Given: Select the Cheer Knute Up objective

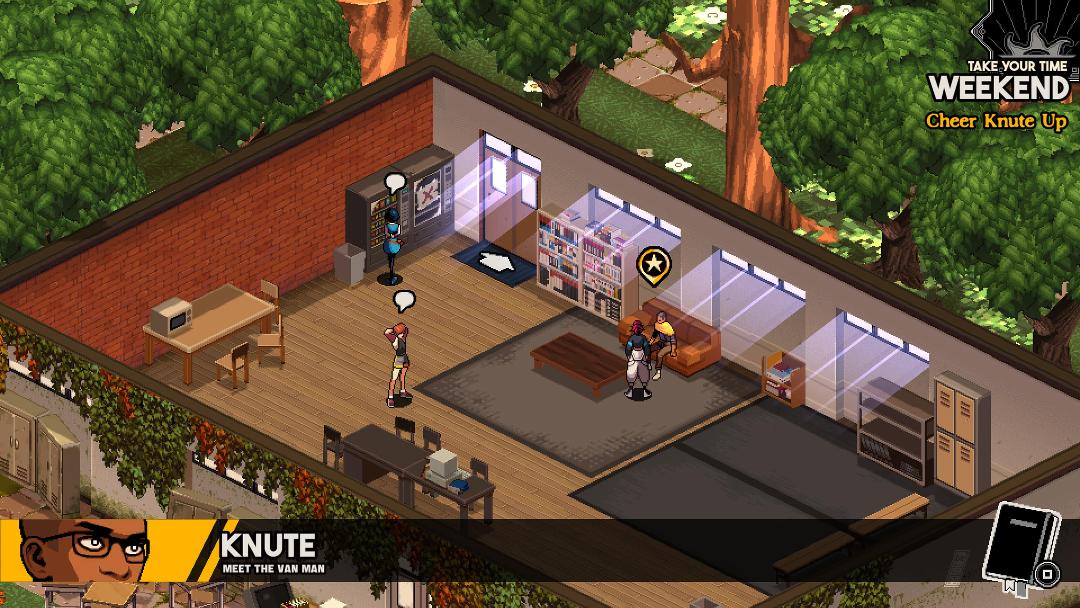Looking at the screenshot, I should [x=995, y=121].
